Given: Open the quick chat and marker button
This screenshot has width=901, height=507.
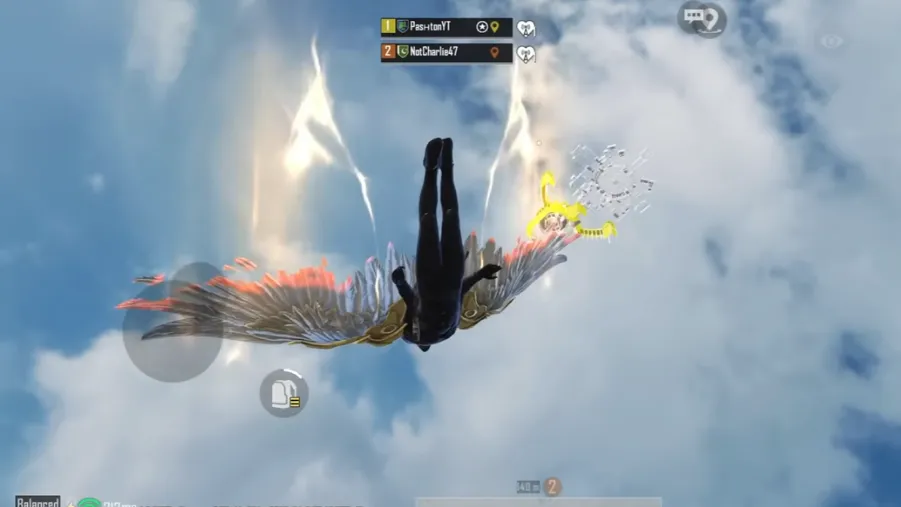Looking at the screenshot, I should pyautogui.click(x=702, y=18).
